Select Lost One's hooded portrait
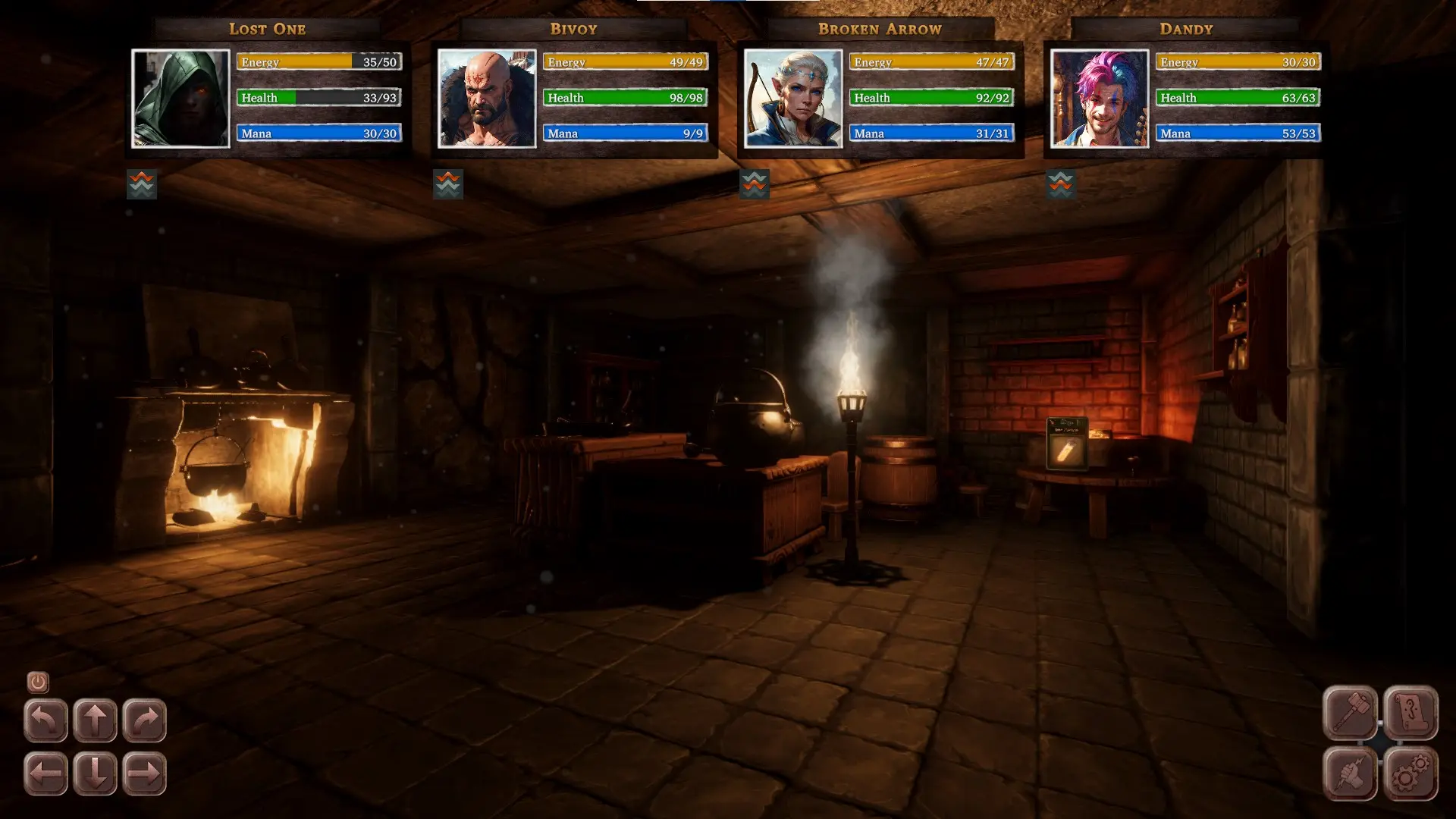The width and height of the screenshot is (1456, 819). pos(180,99)
